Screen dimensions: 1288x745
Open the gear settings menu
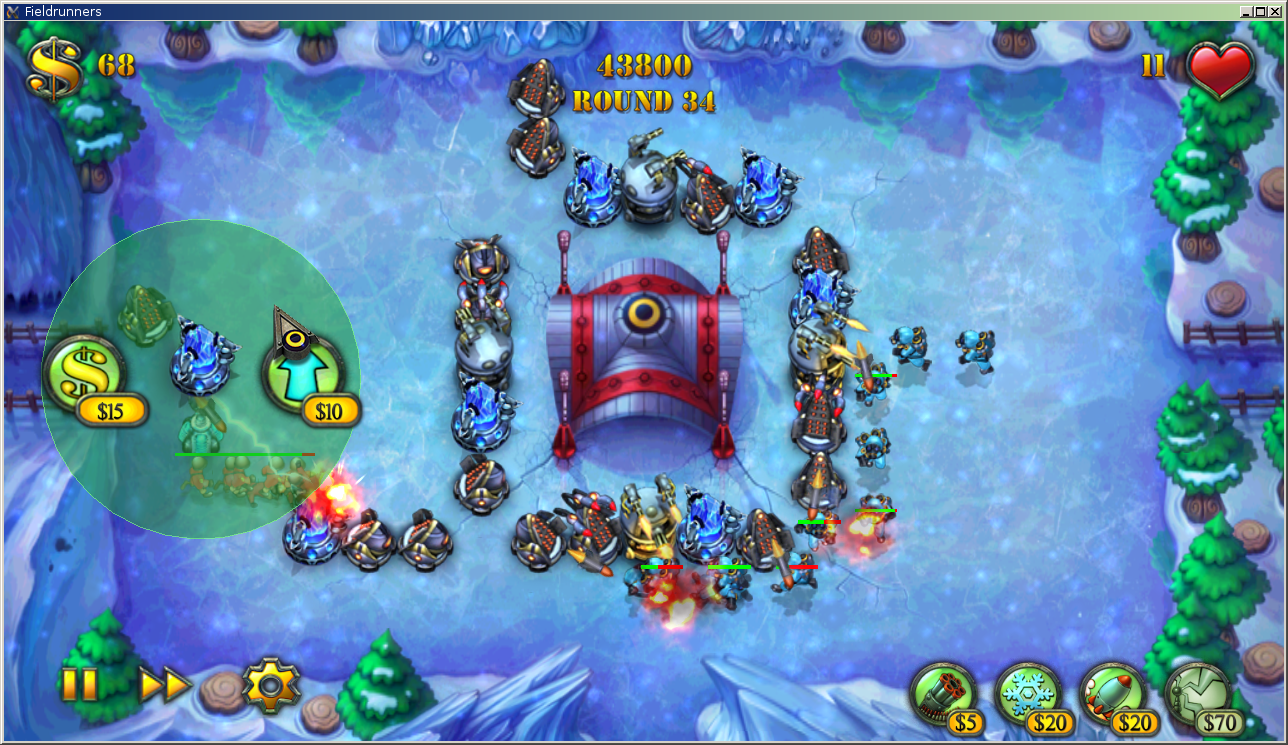click(271, 685)
